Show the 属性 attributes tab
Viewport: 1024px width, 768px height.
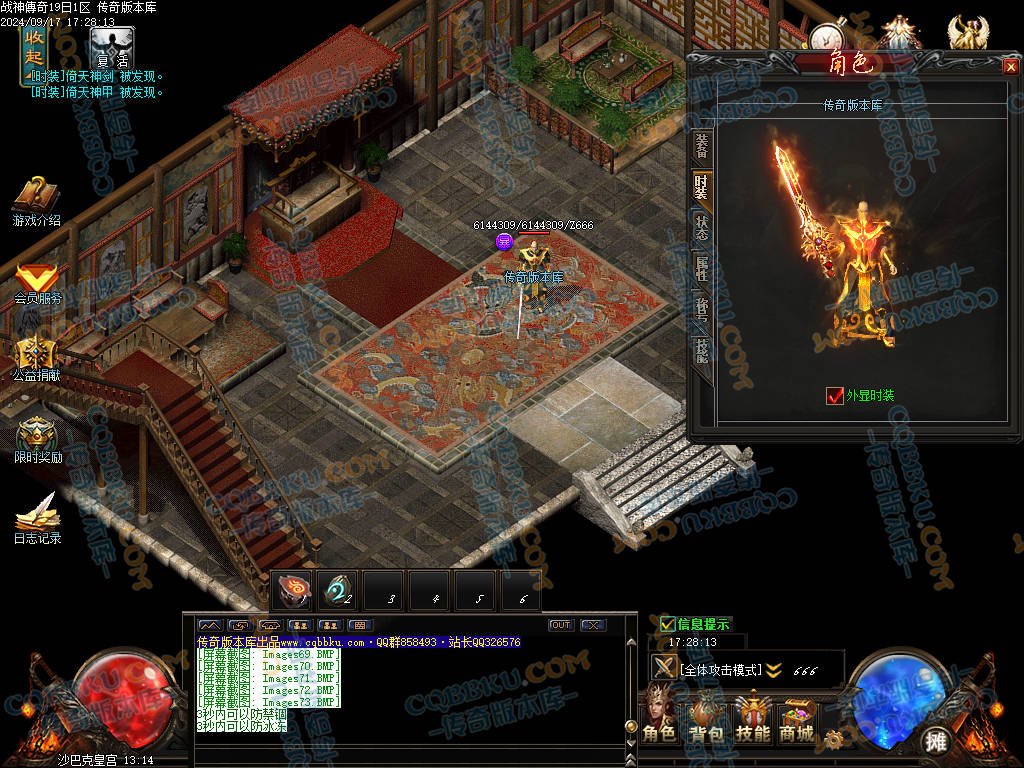(x=702, y=267)
